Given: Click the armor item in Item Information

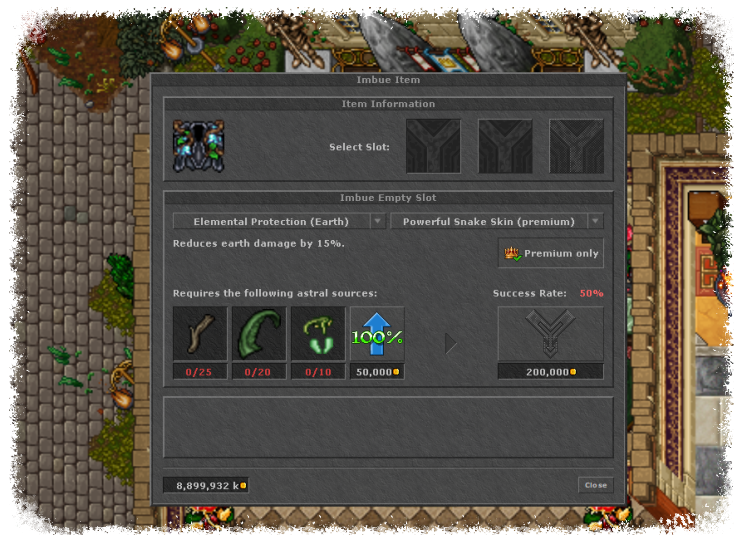Looking at the screenshot, I should (198, 146).
